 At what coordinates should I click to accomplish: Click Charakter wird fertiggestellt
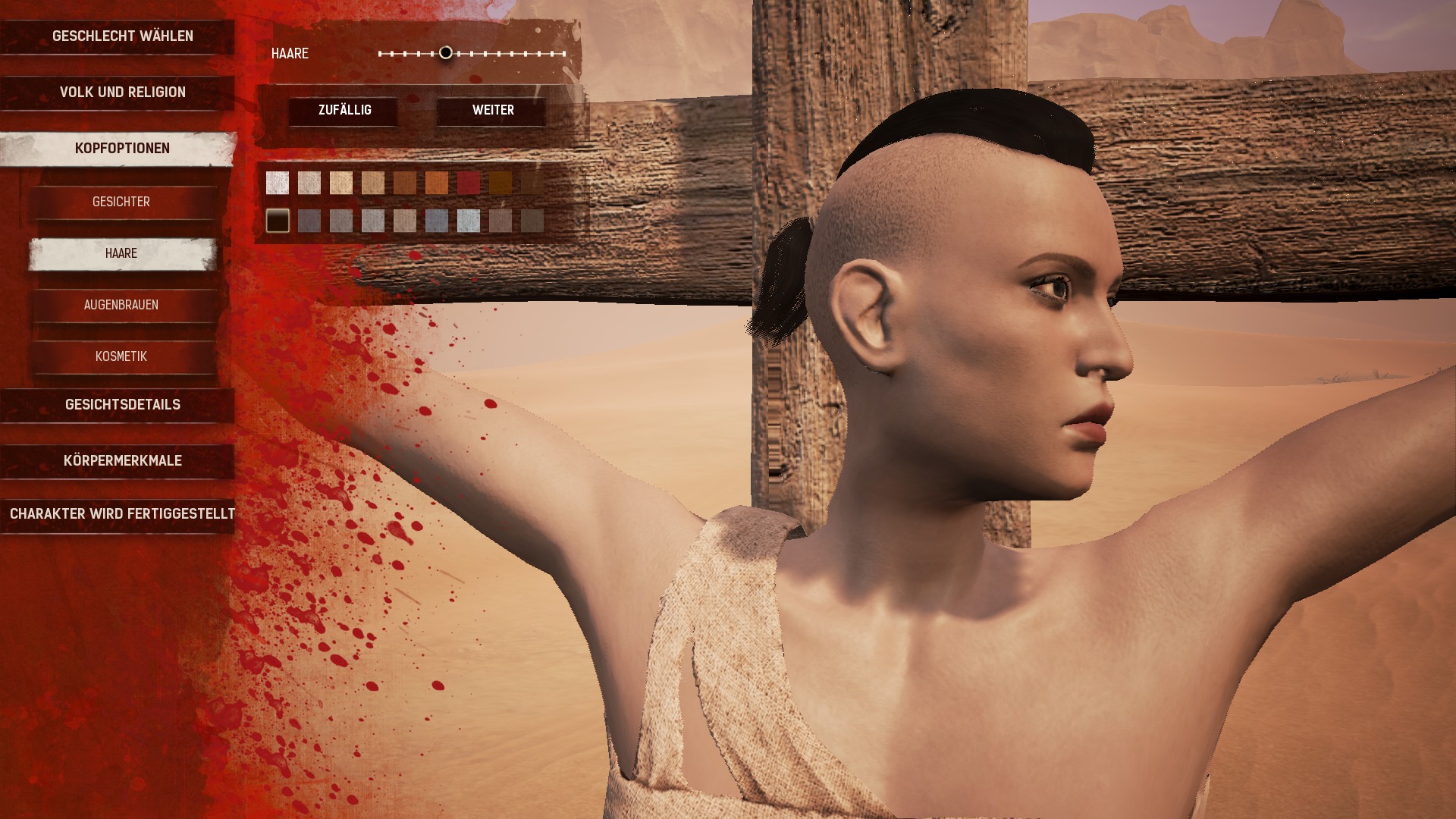[122, 514]
